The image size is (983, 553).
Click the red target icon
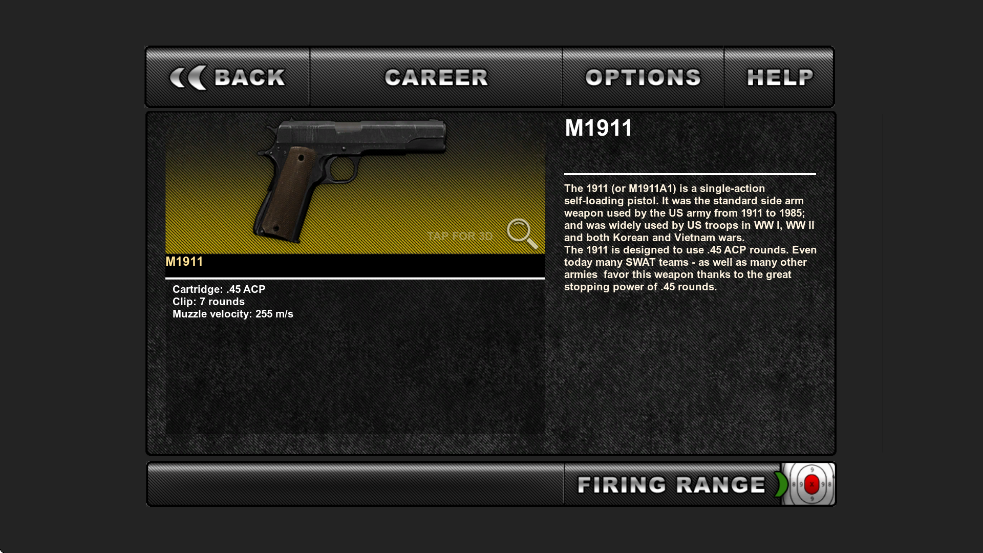(810, 485)
